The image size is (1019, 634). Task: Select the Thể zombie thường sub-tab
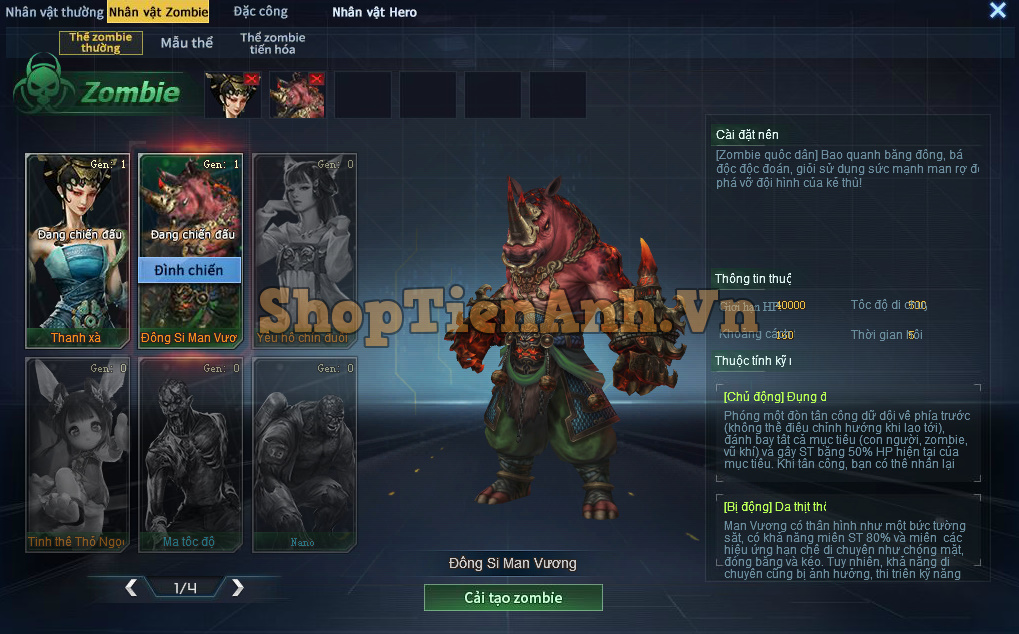point(101,42)
